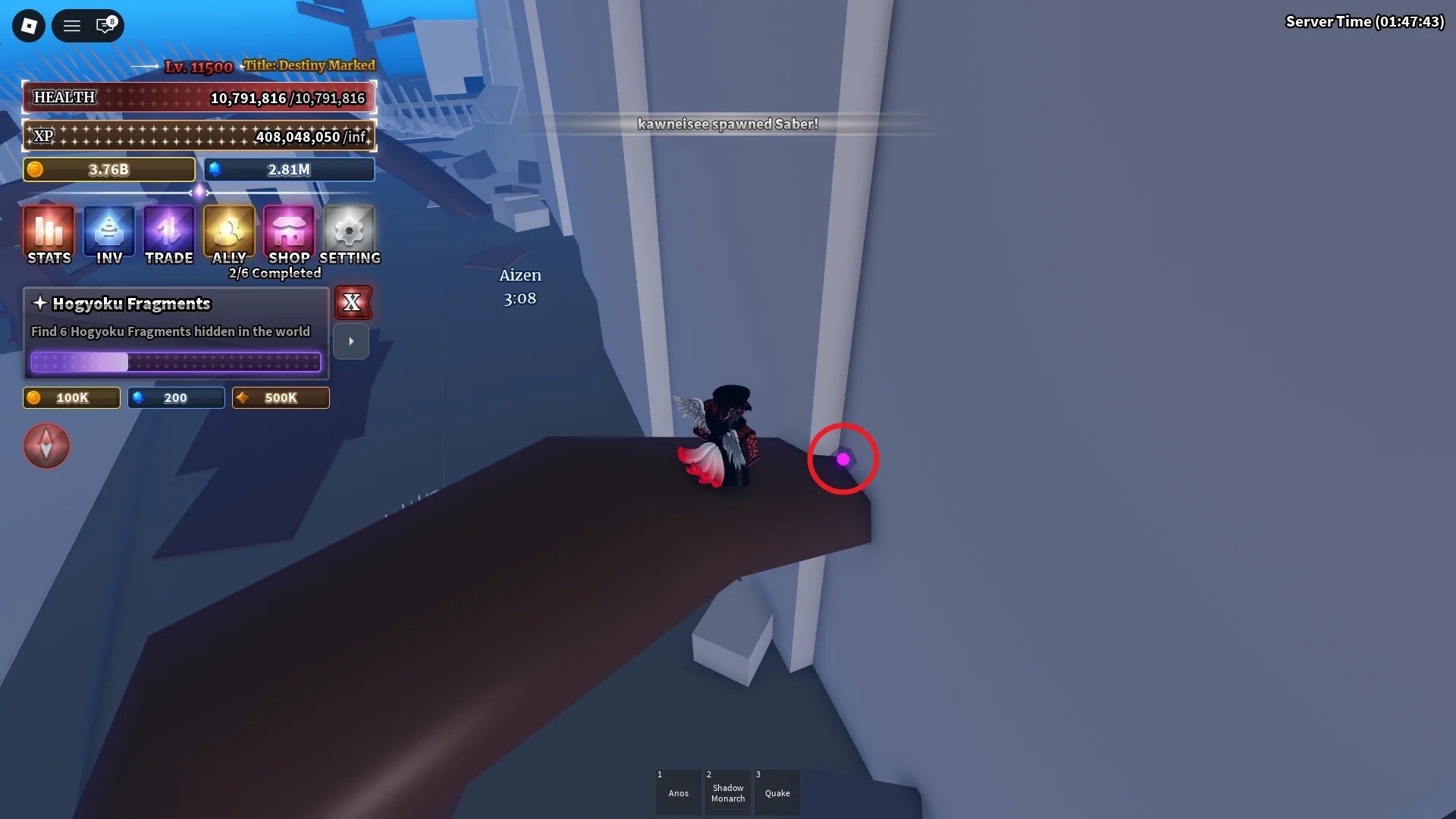Close the Hogyoku Fragments quest with X
1456x819 pixels.
point(353,303)
